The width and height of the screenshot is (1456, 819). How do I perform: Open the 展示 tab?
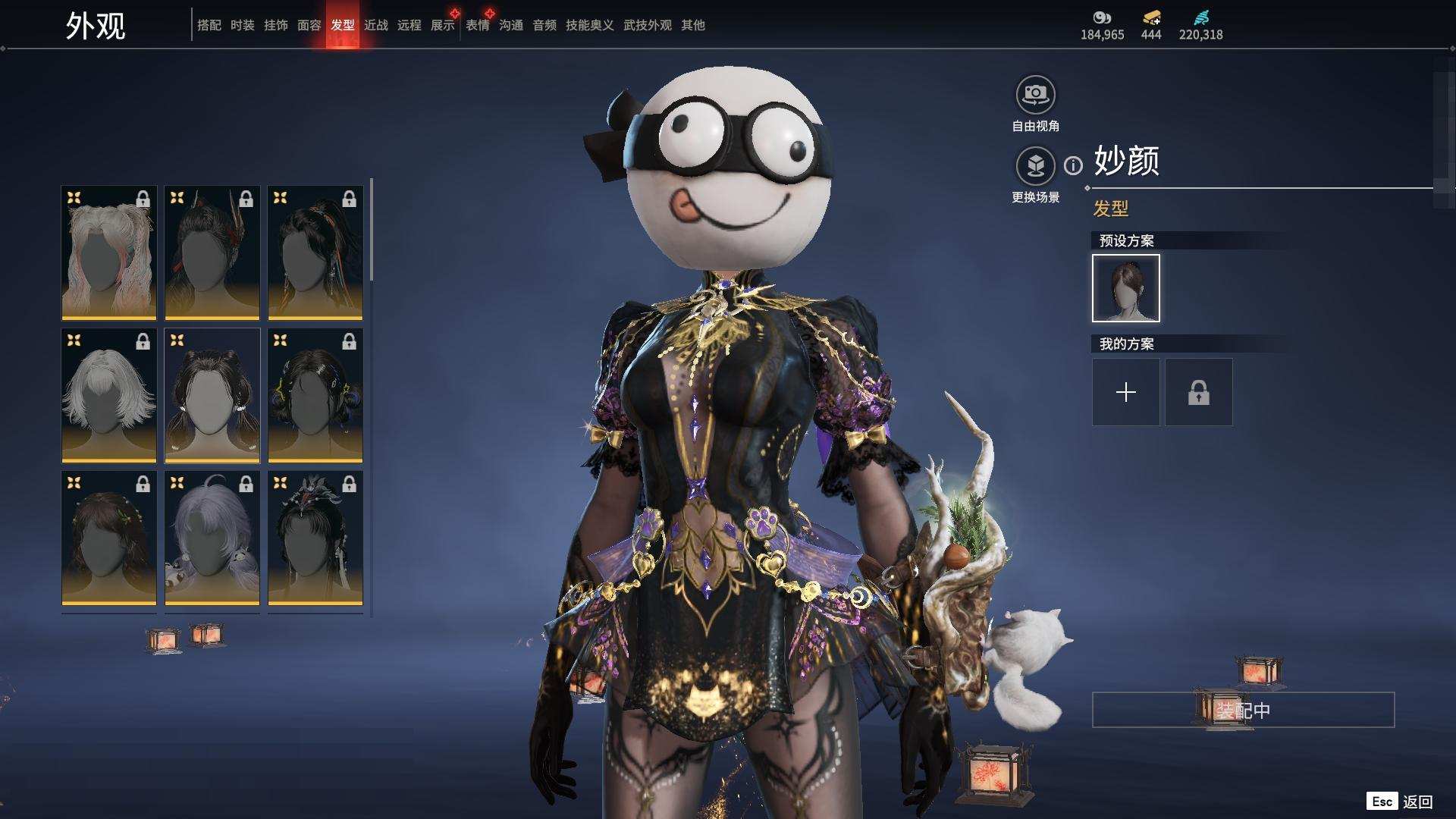[443, 25]
